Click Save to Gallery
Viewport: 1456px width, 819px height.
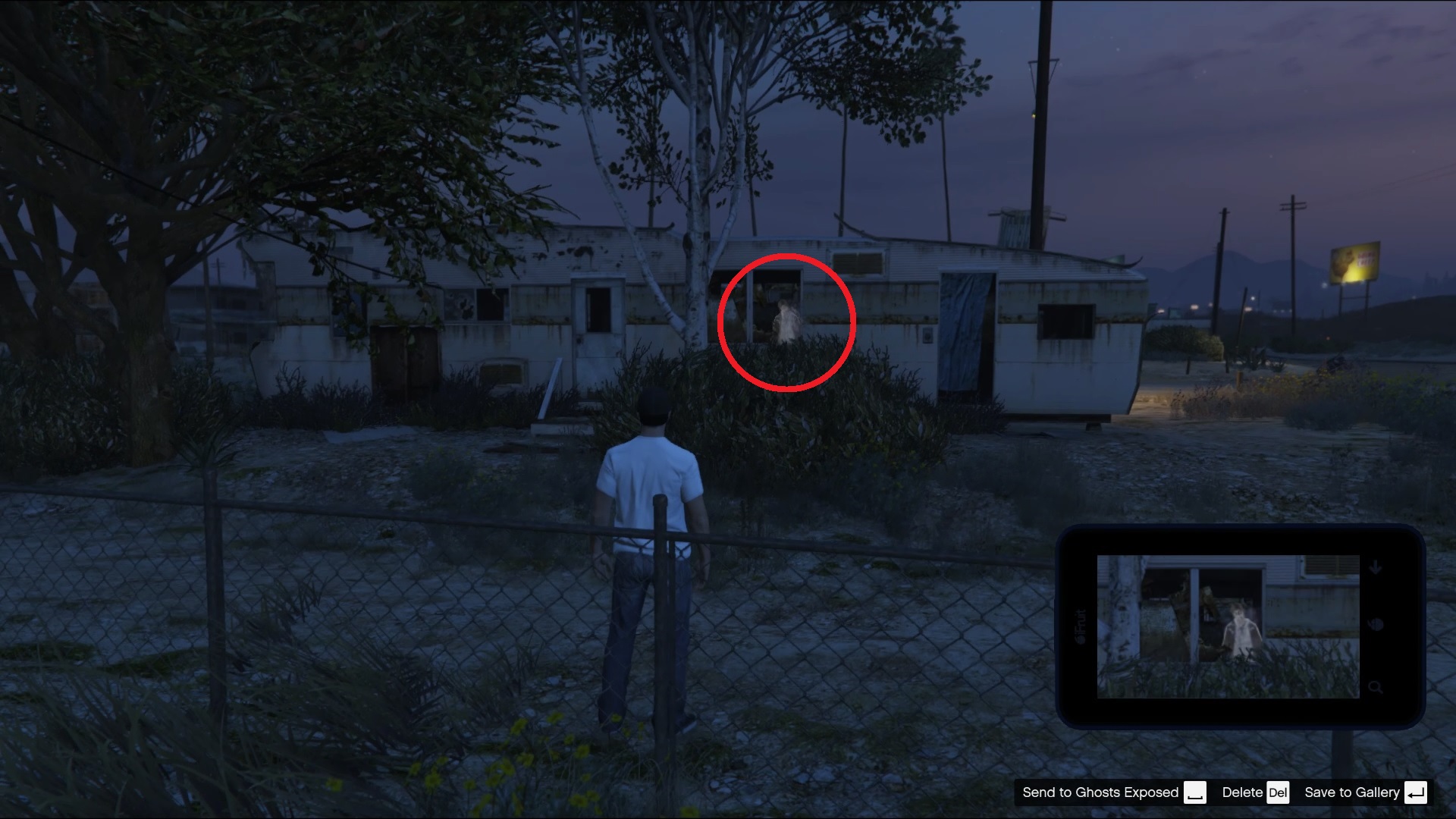point(1352,792)
